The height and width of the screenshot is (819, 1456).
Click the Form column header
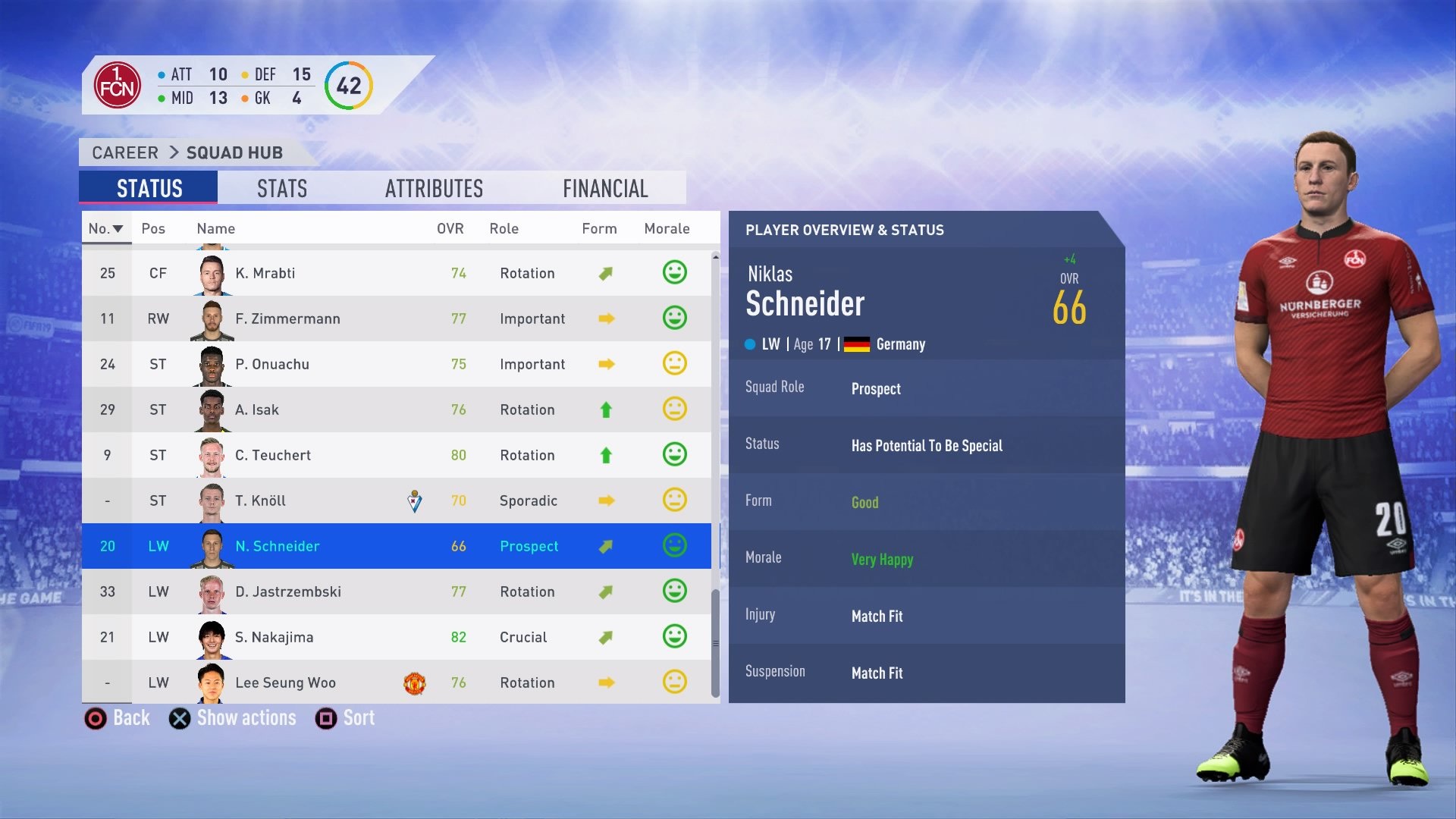coord(599,228)
